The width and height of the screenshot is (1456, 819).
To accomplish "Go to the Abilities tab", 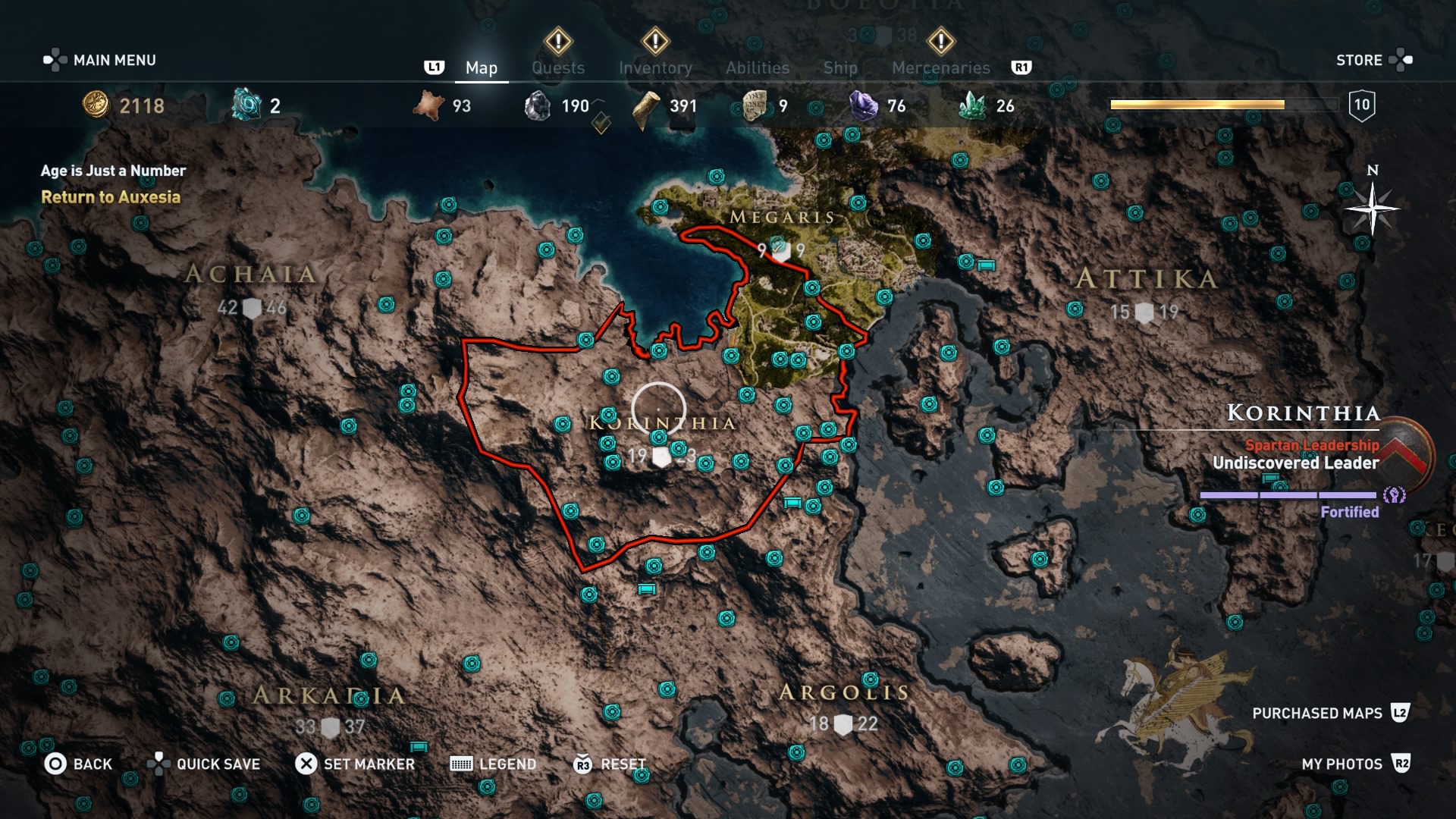I will click(758, 67).
